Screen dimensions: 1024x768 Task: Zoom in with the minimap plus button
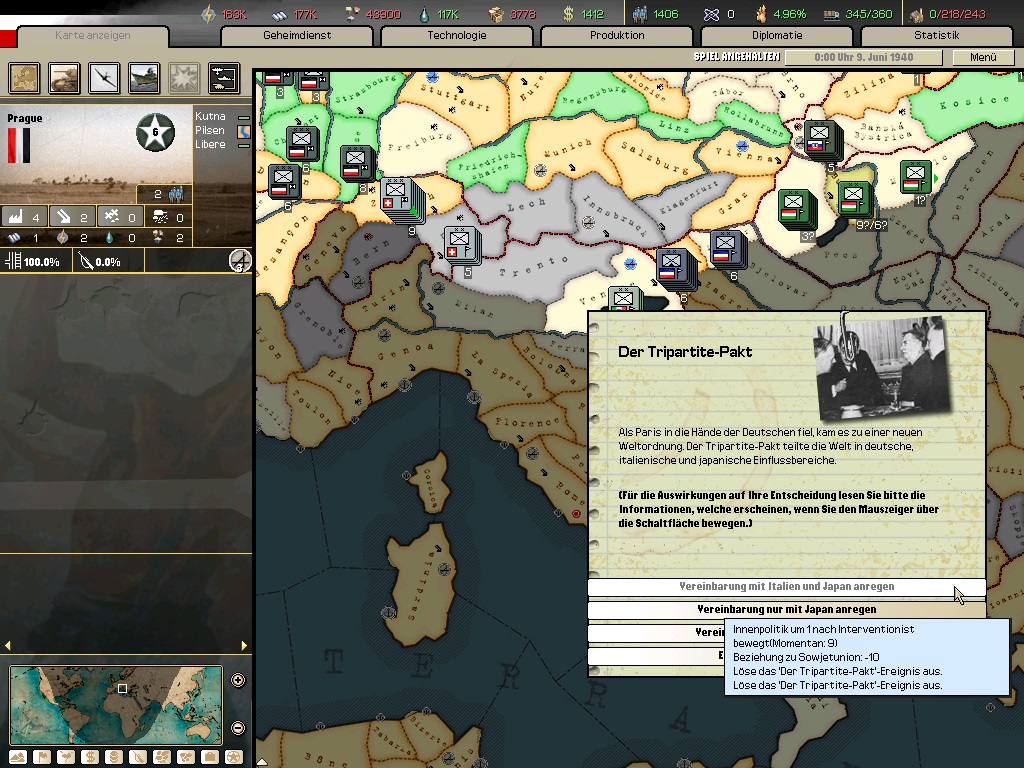click(238, 681)
